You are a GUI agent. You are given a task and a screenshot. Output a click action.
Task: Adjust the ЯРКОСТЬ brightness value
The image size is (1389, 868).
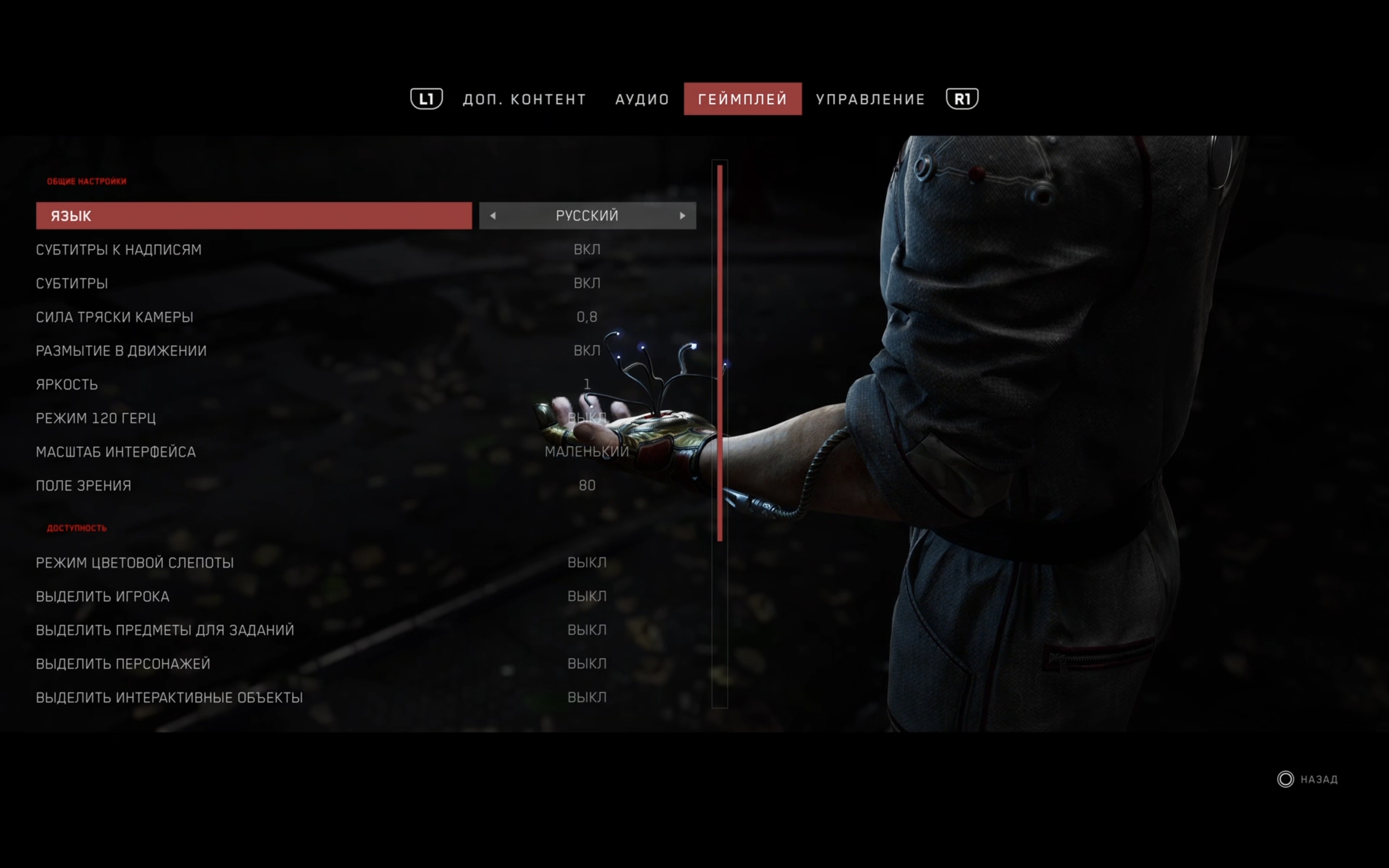[x=587, y=384]
